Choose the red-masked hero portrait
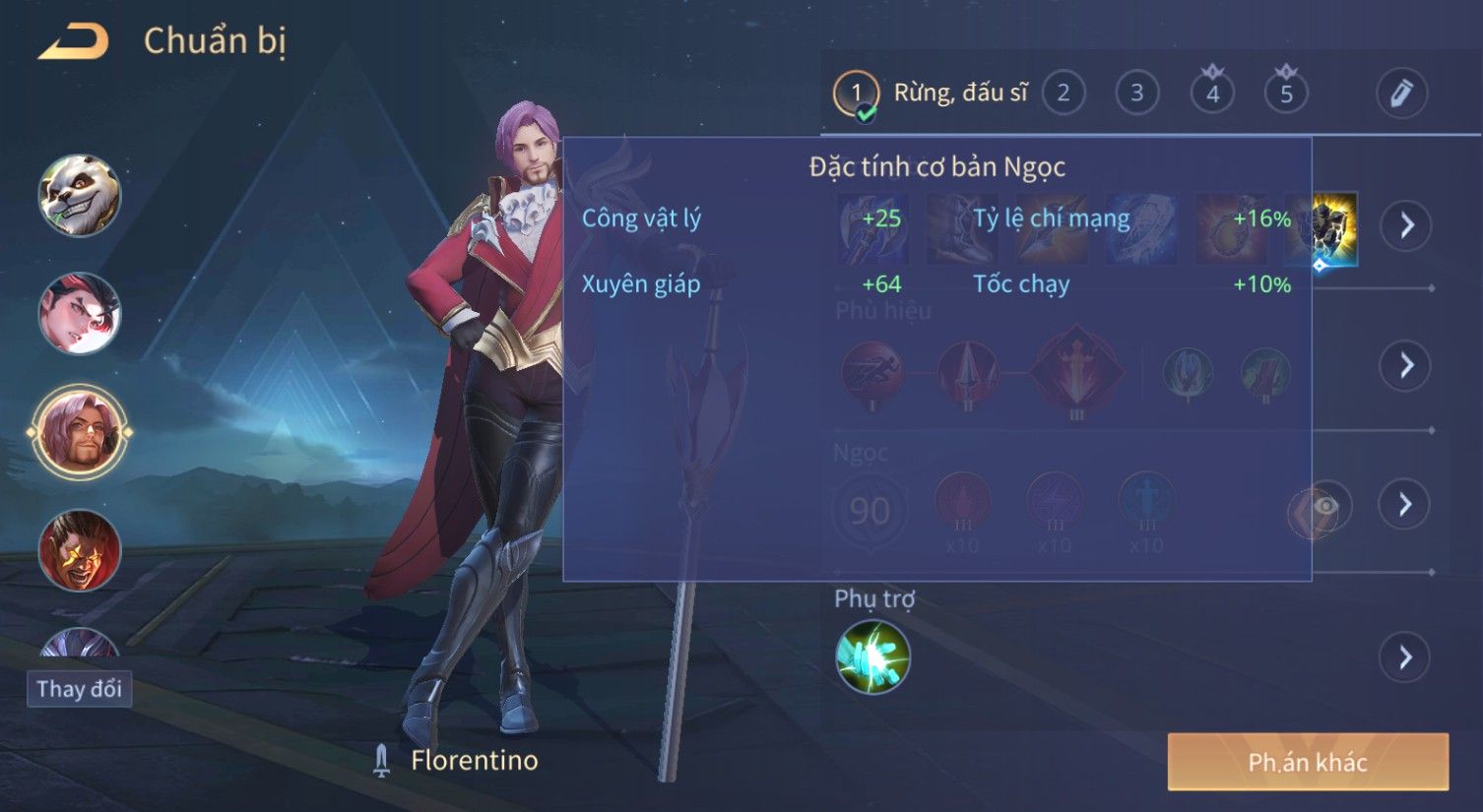 [x=79, y=313]
